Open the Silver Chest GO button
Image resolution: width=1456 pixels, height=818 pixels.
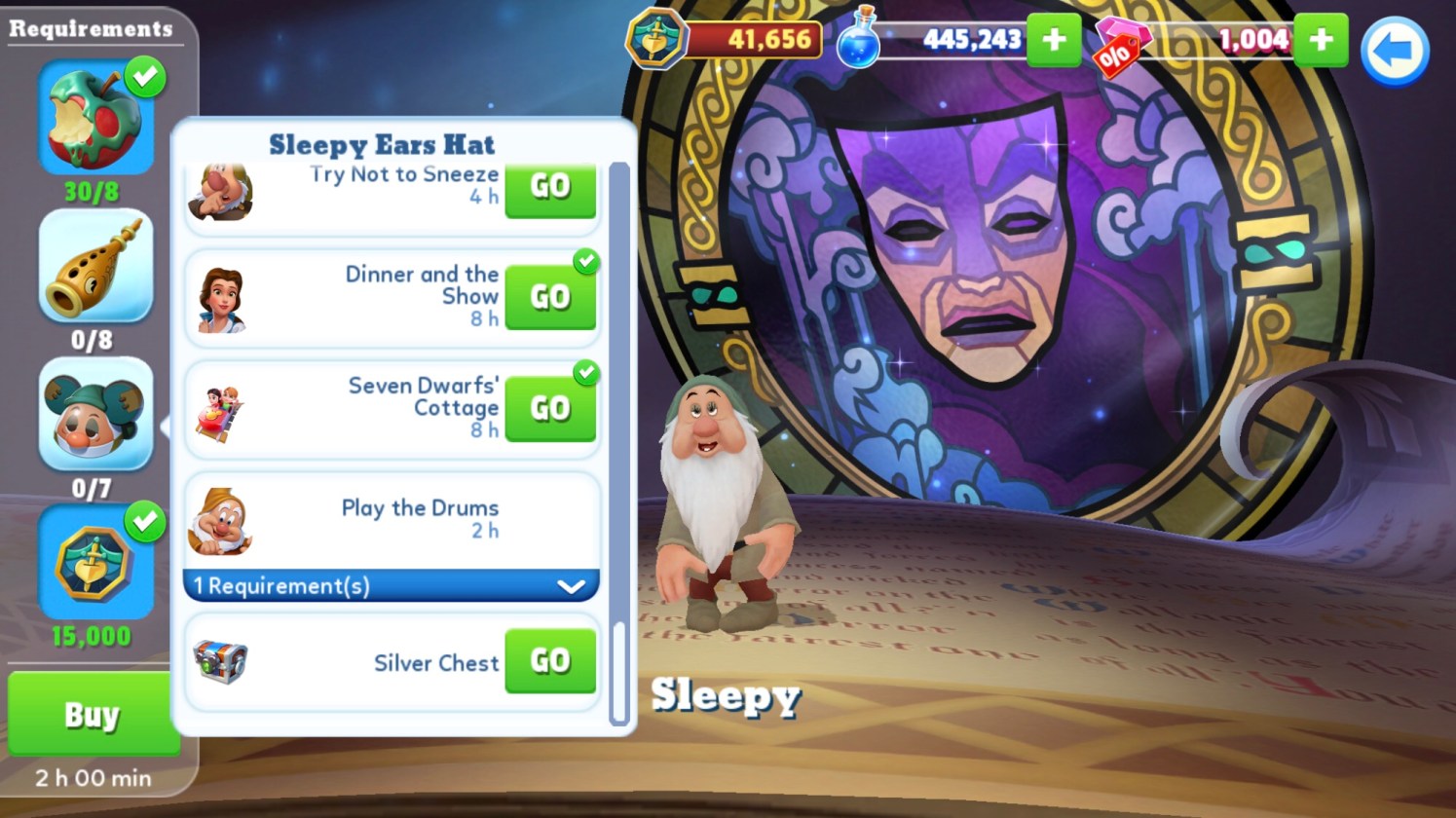click(549, 661)
